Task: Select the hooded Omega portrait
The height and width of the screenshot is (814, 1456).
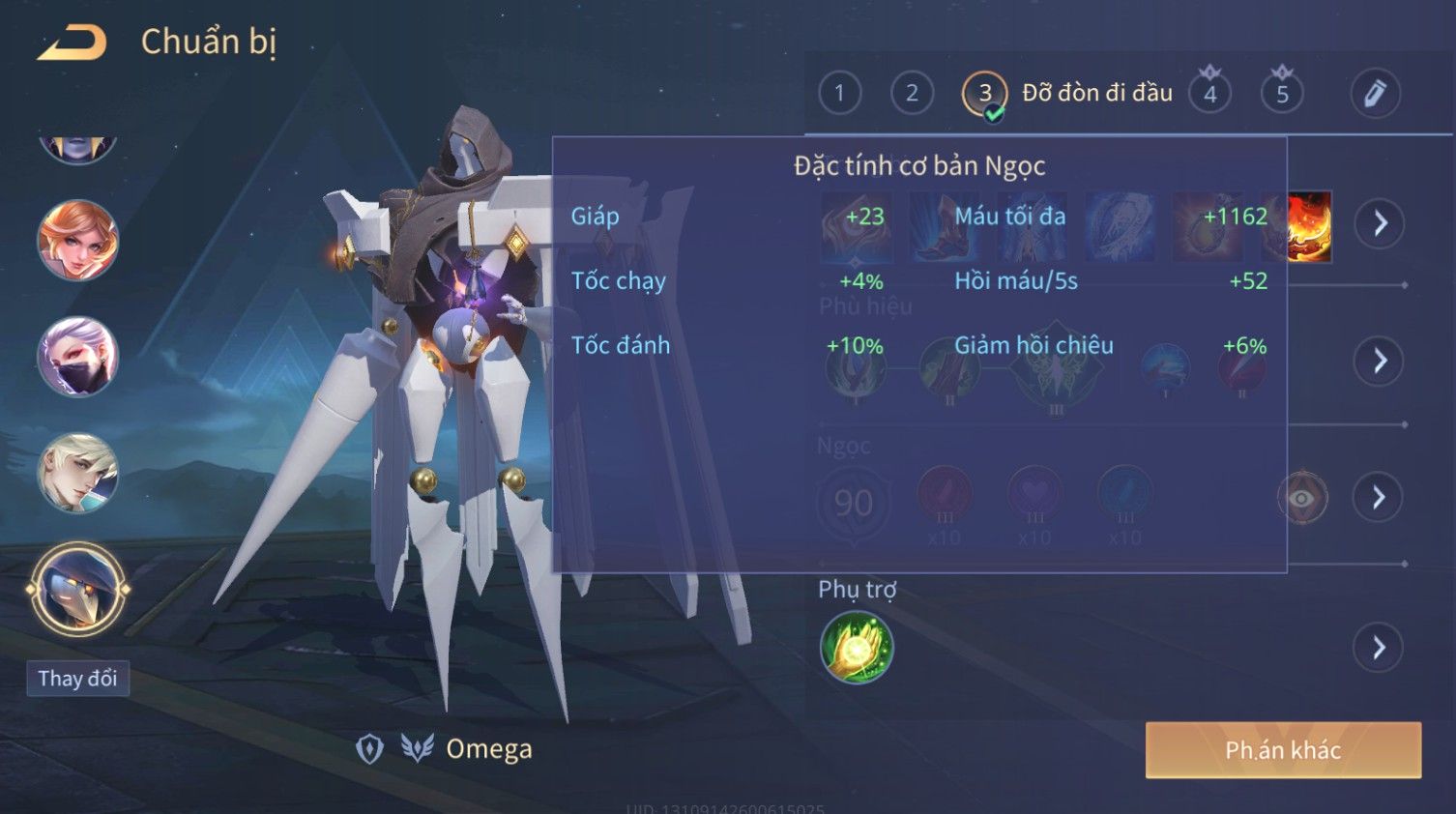Action: pos(77,589)
